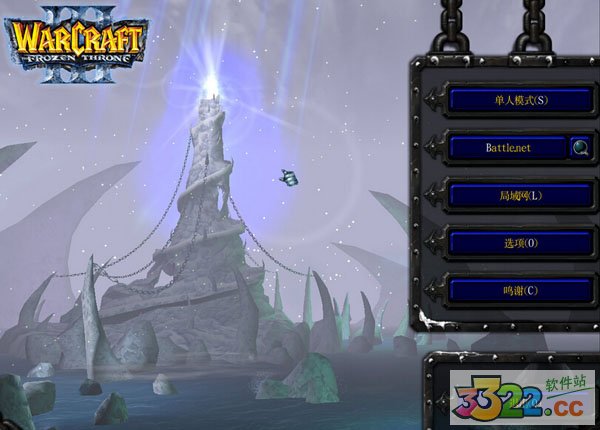Click the magnifier icon beside Battle.net

click(580, 148)
